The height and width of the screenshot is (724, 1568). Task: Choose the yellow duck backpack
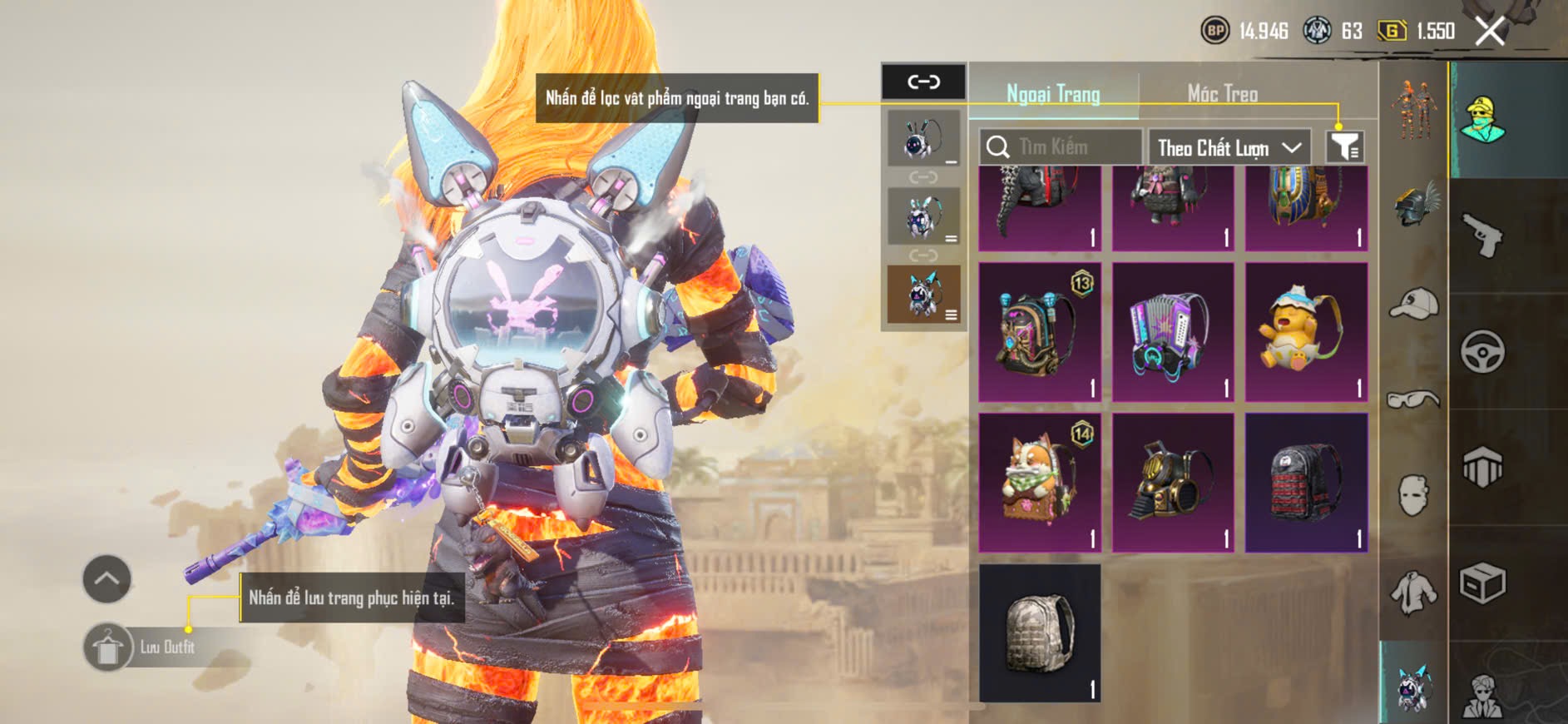1306,333
